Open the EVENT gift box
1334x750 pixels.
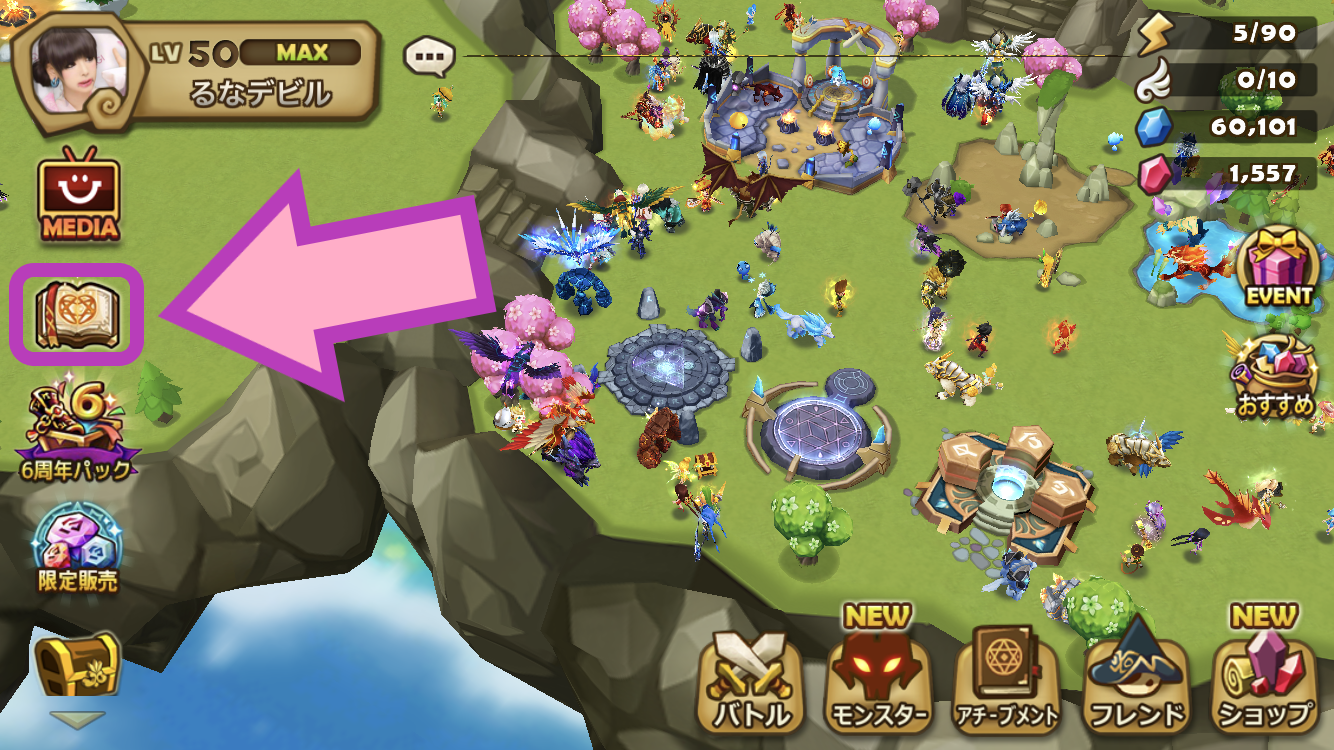coord(1278,267)
